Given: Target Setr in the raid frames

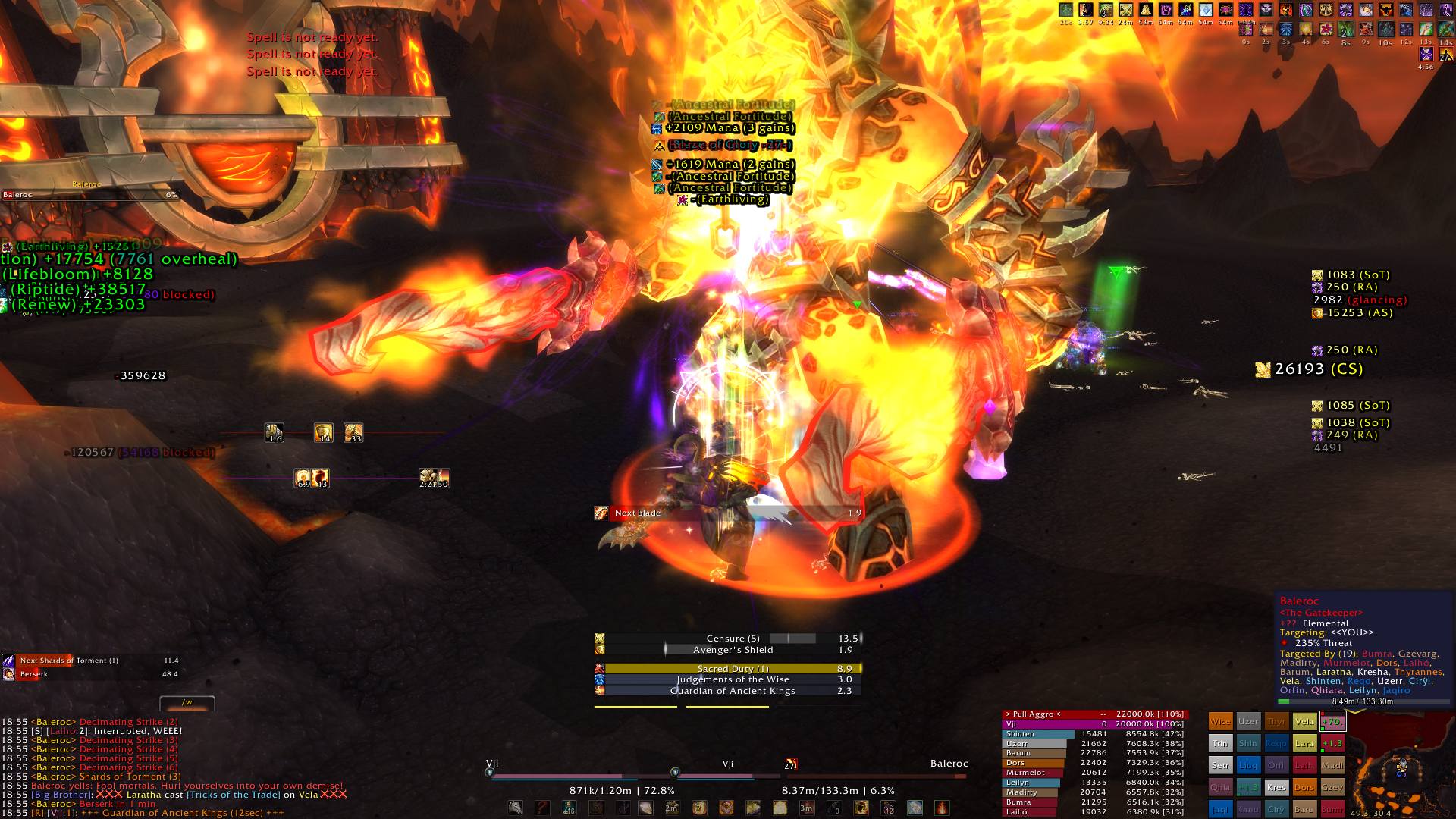Looking at the screenshot, I should click(1220, 766).
